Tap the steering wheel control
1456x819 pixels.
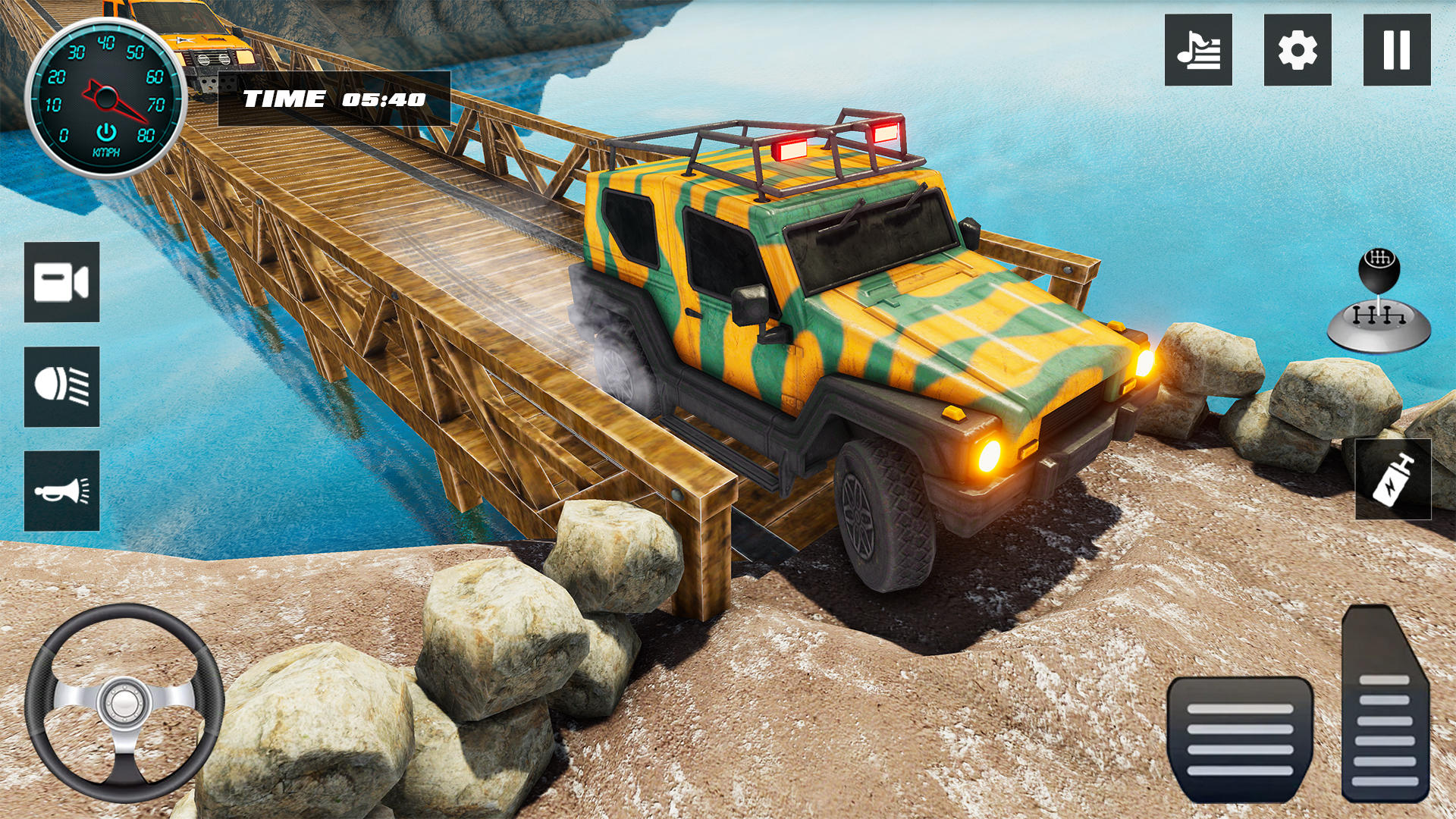pyautogui.click(x=124, y=703)
